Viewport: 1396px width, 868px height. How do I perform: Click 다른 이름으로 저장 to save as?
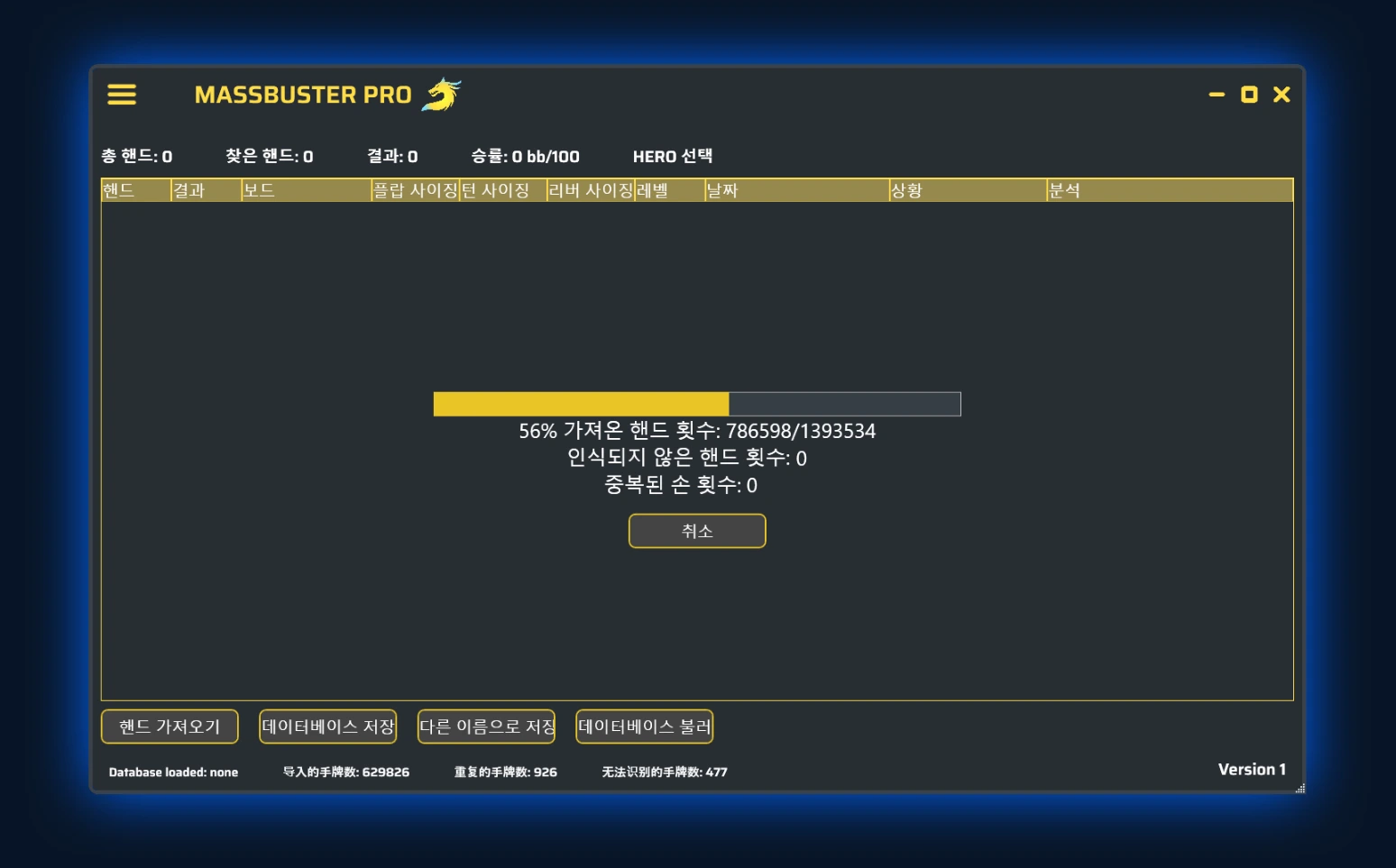485,726
